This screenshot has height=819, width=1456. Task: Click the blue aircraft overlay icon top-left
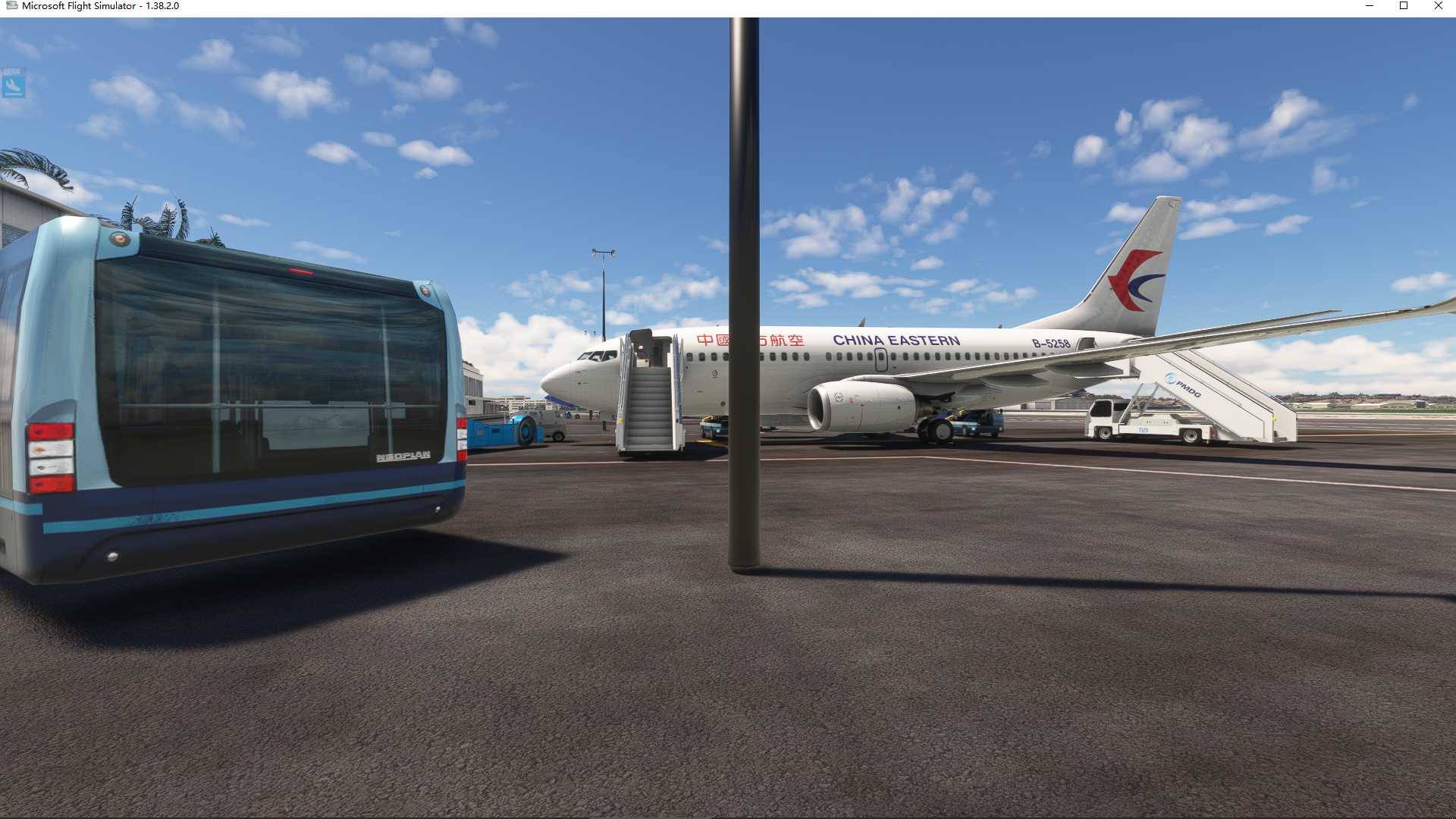(x=15, y=86)
